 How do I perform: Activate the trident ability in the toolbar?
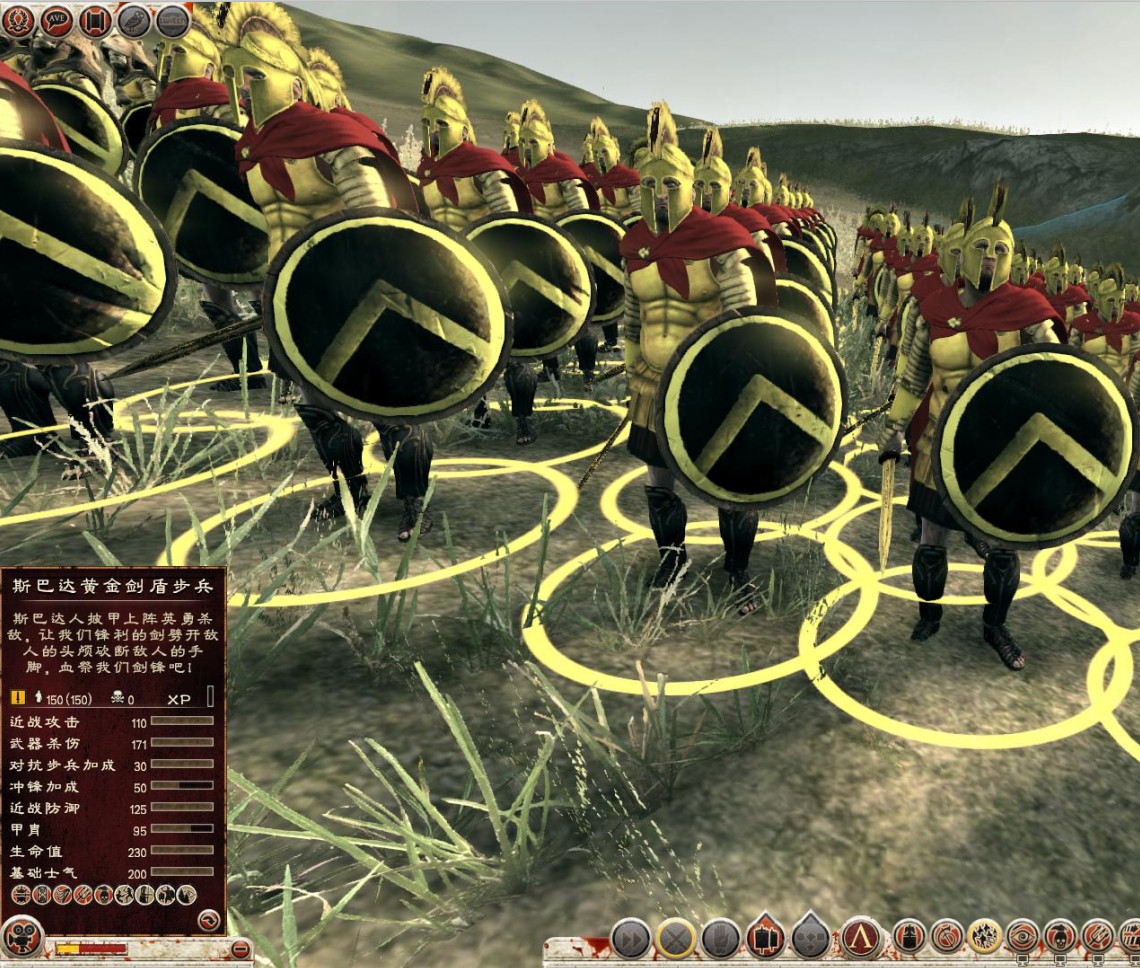tap(1098, 937)
